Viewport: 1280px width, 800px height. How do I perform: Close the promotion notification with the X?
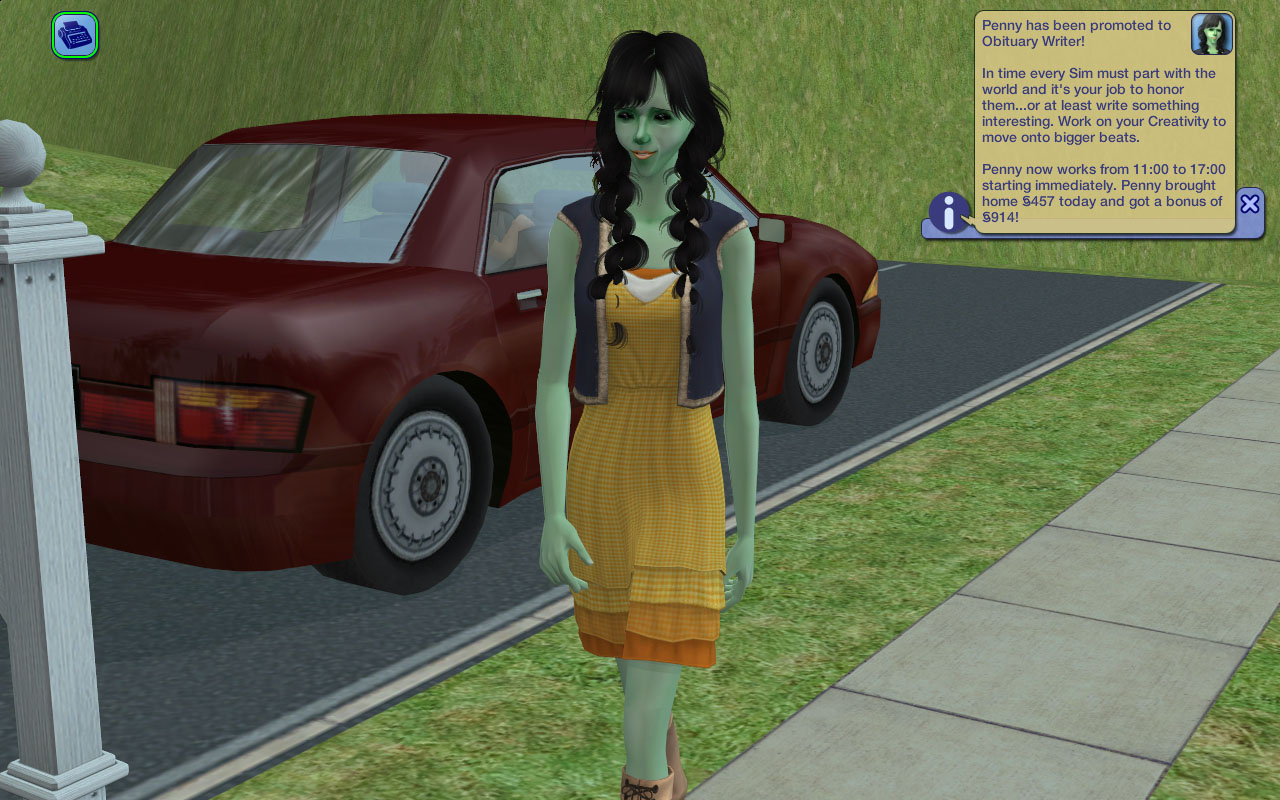coord(1249,204)
